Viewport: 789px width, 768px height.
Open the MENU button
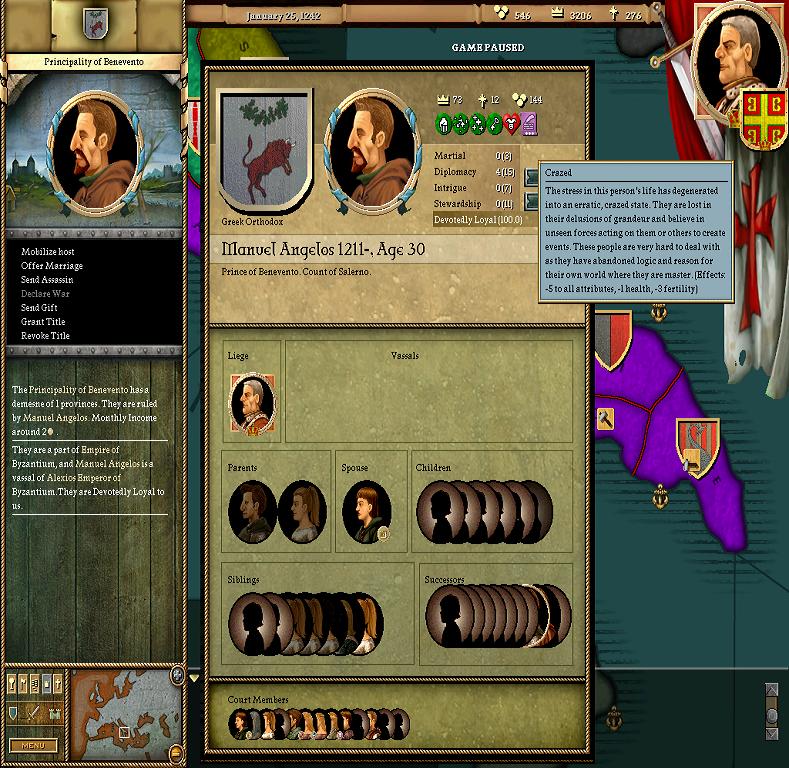[x=33, y=745]
